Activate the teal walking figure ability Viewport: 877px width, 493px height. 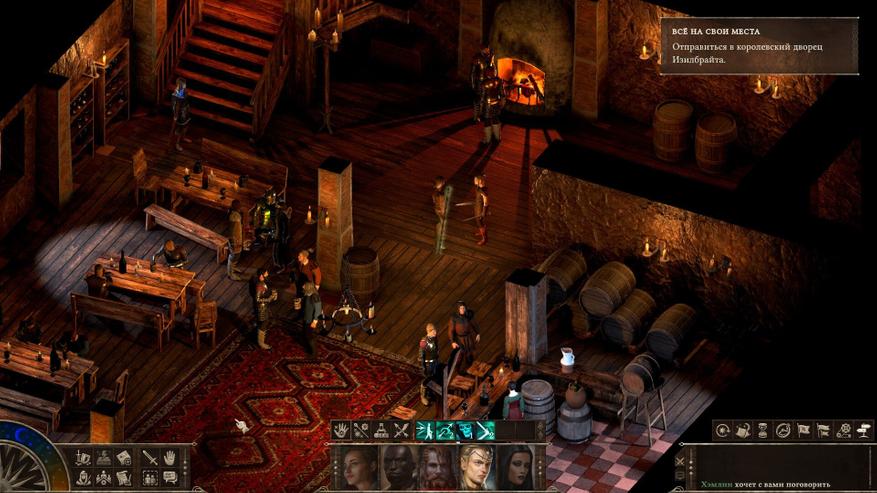tap(422, 431)
